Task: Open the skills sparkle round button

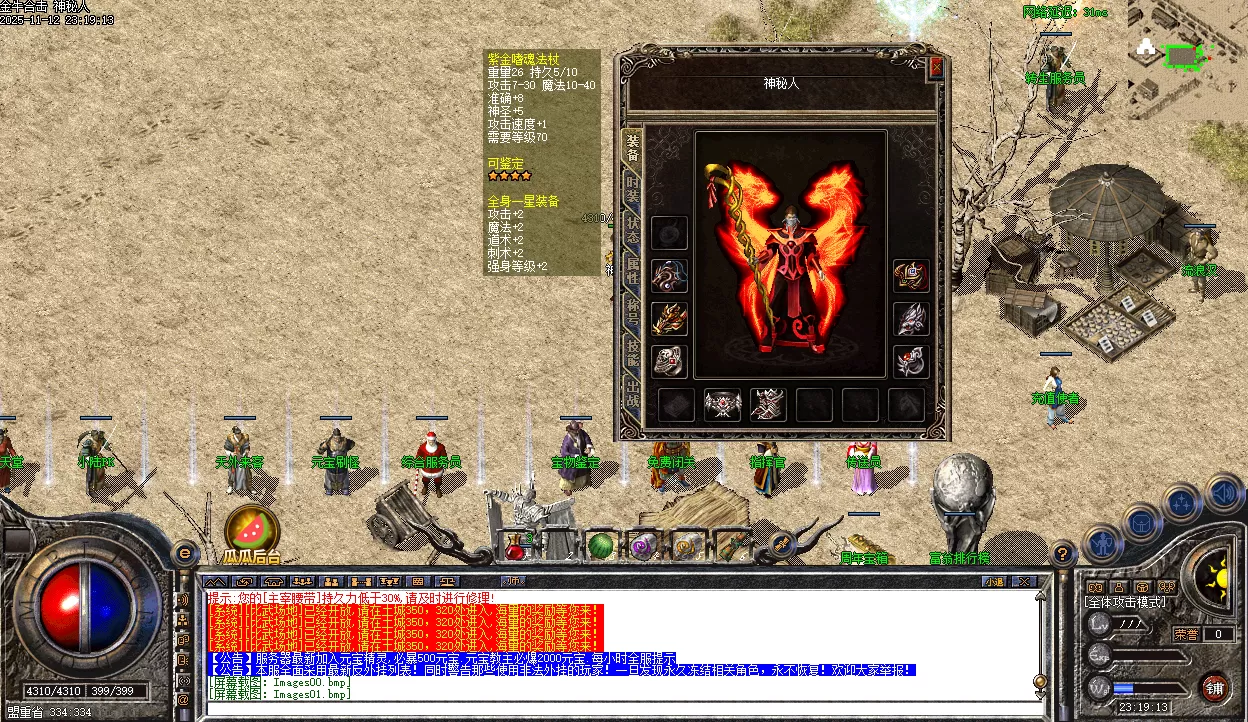Action: pos(1182,502)
